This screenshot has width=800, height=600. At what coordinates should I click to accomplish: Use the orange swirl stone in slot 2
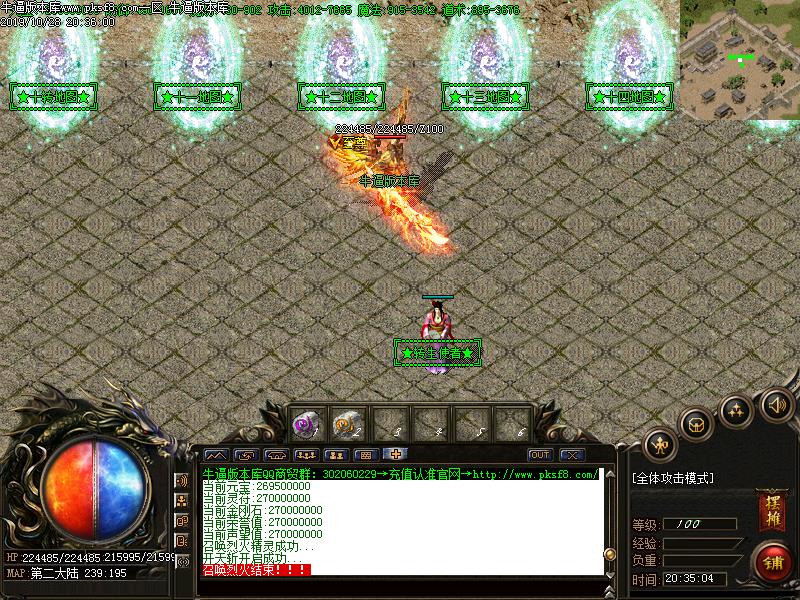pyautogui.click(x=346, y=425)
